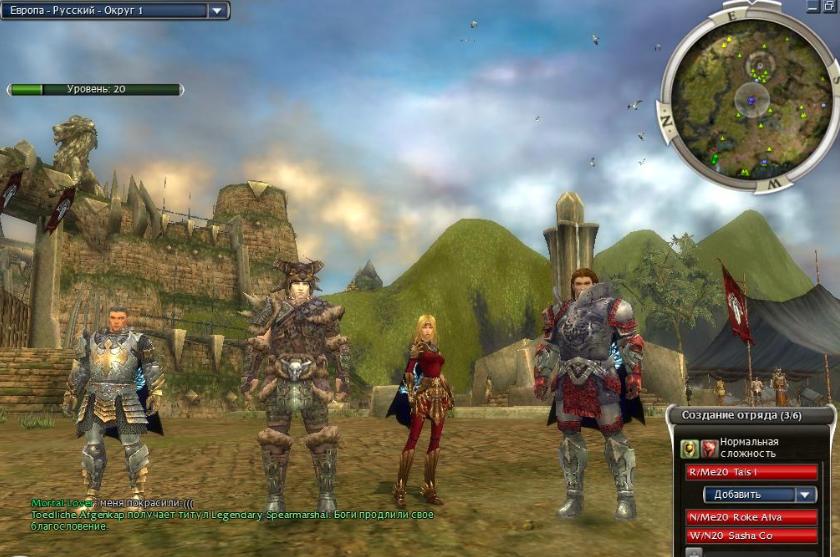The width and height of the screenshot is (840, 557).
Task: Select party member Tais I
Action: 751,472
